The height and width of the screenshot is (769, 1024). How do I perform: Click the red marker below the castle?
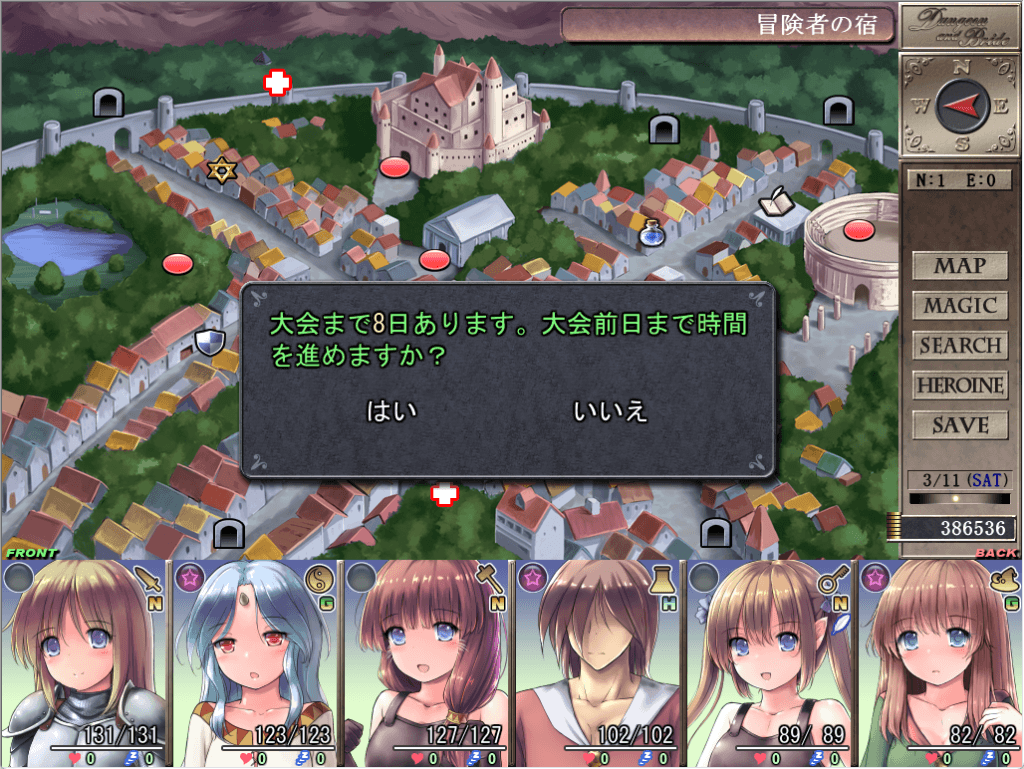pos(395,167)
